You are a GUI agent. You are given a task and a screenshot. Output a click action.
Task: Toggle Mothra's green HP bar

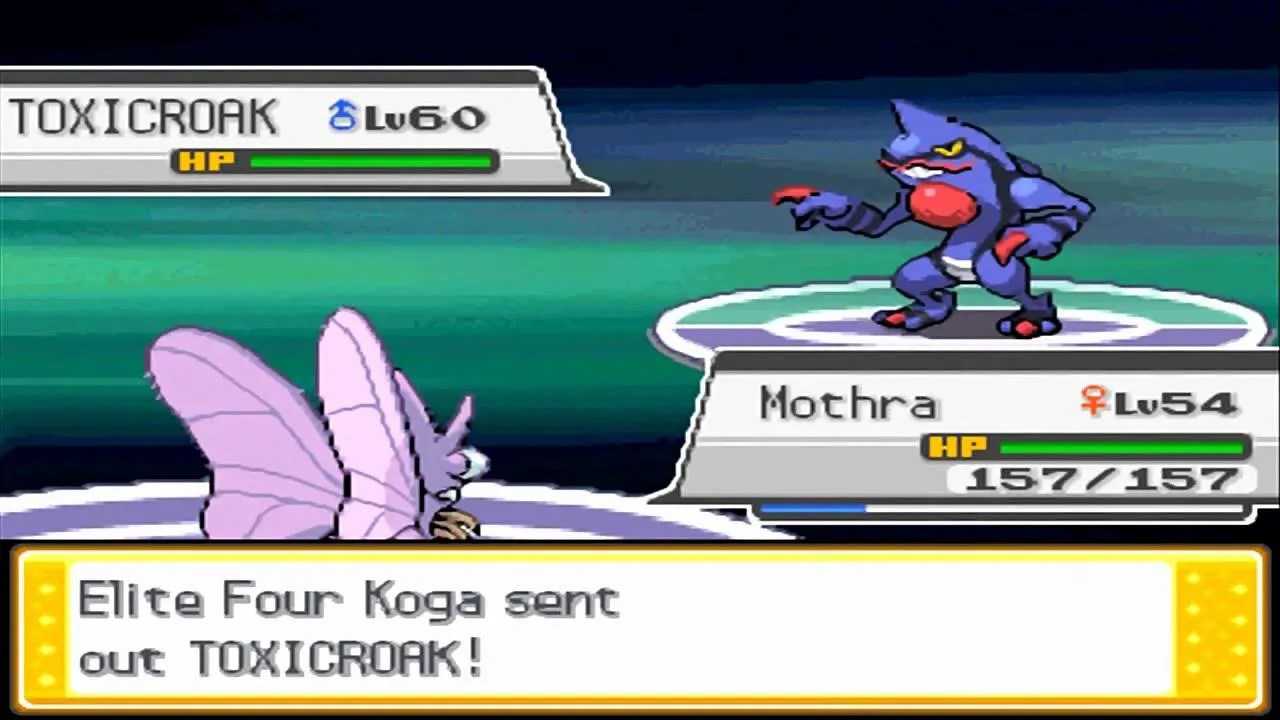[x=1120, y=447]
